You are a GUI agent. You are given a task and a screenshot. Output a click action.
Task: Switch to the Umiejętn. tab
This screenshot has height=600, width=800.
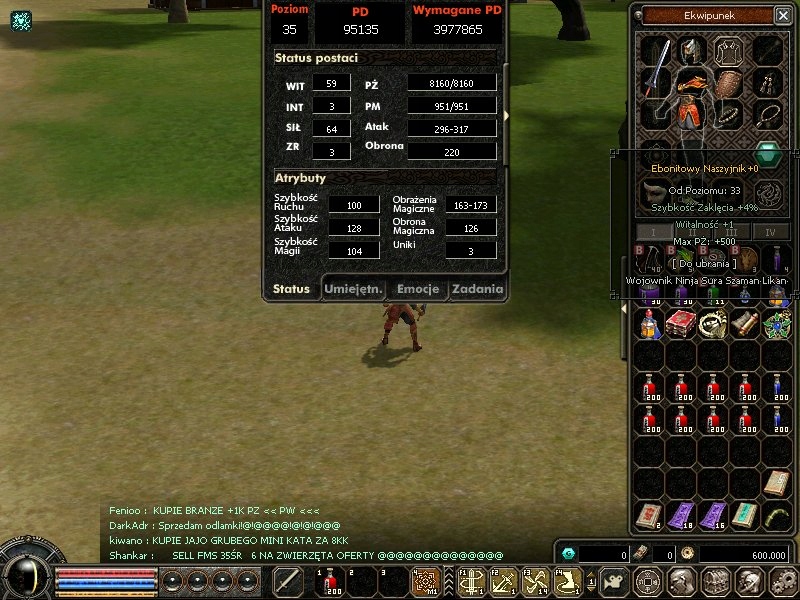[x=353, y=289]
